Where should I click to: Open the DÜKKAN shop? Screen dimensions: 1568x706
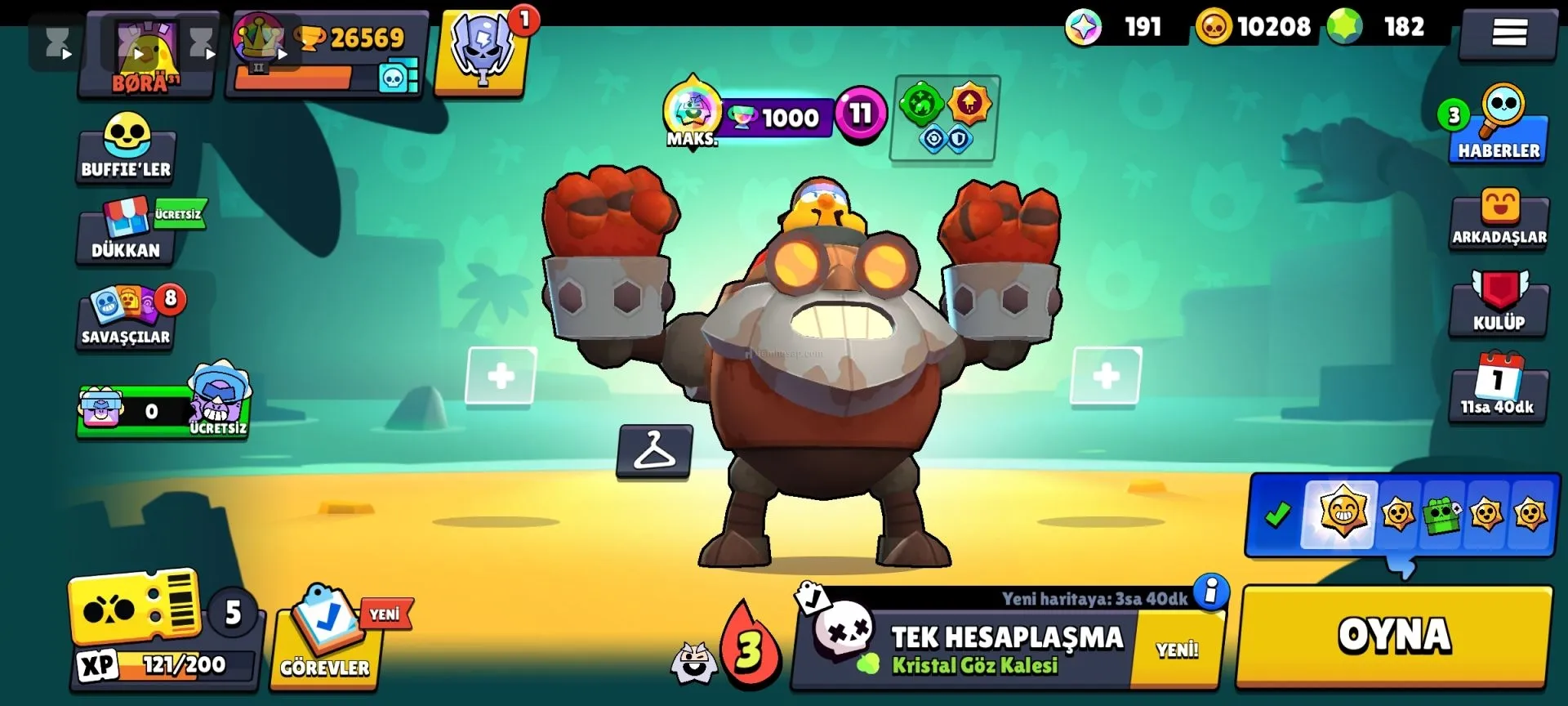[127, 232]
